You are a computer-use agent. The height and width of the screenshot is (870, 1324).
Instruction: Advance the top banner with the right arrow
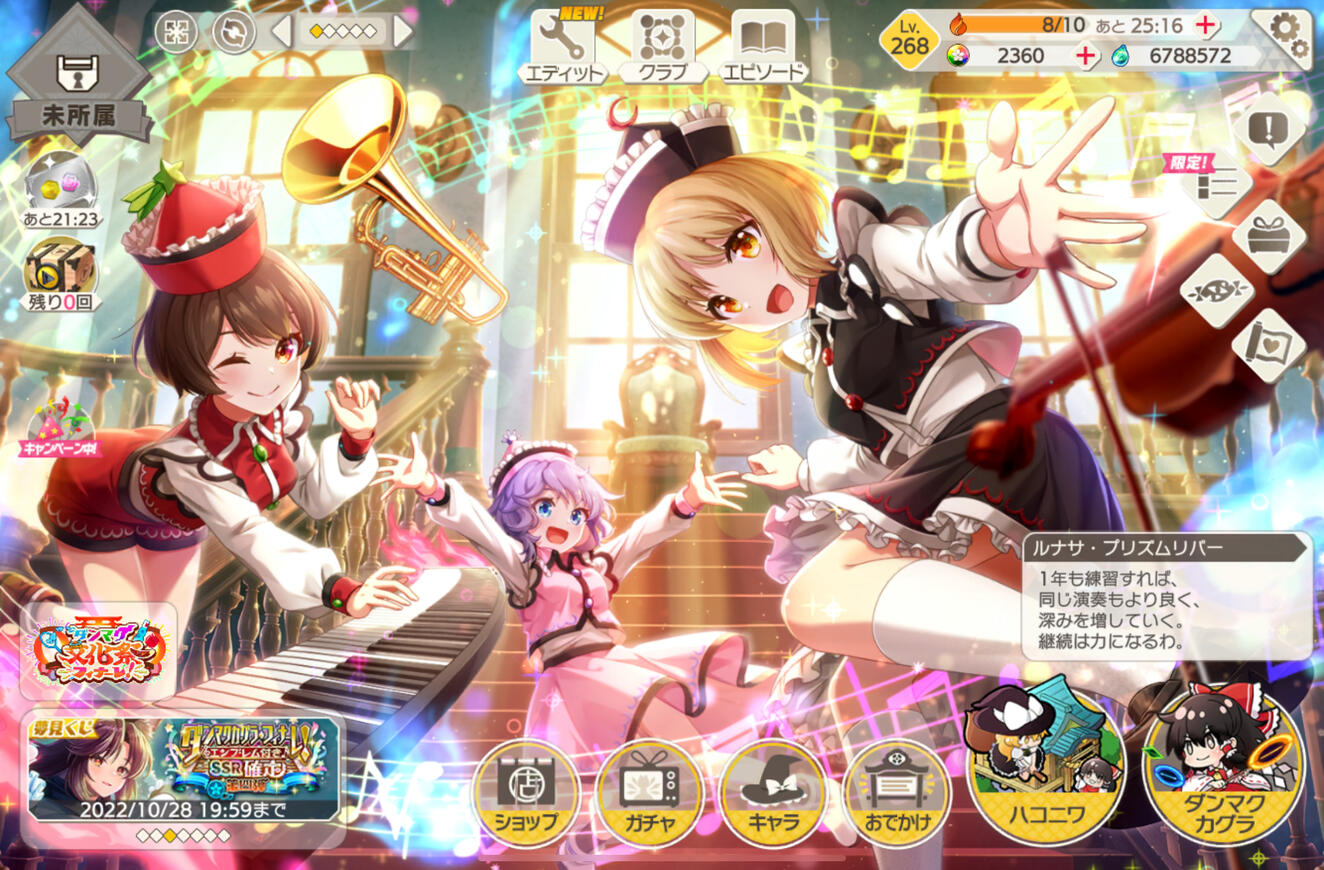coord(403,31)
